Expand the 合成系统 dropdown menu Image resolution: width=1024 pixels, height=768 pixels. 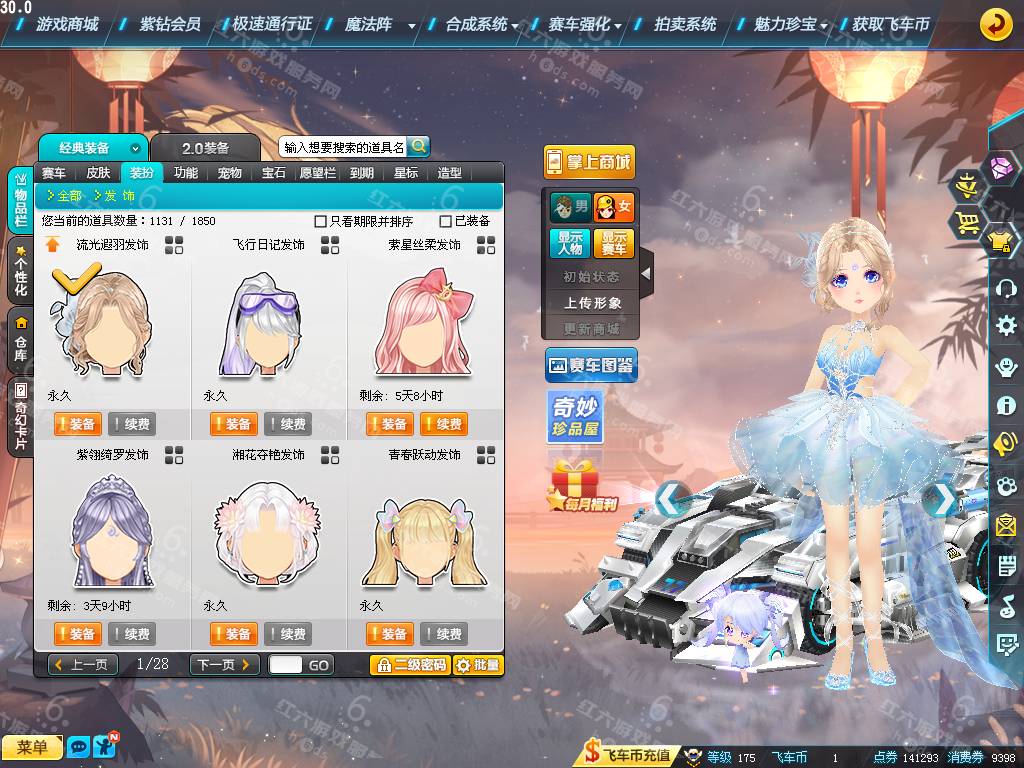click(482, 24)
